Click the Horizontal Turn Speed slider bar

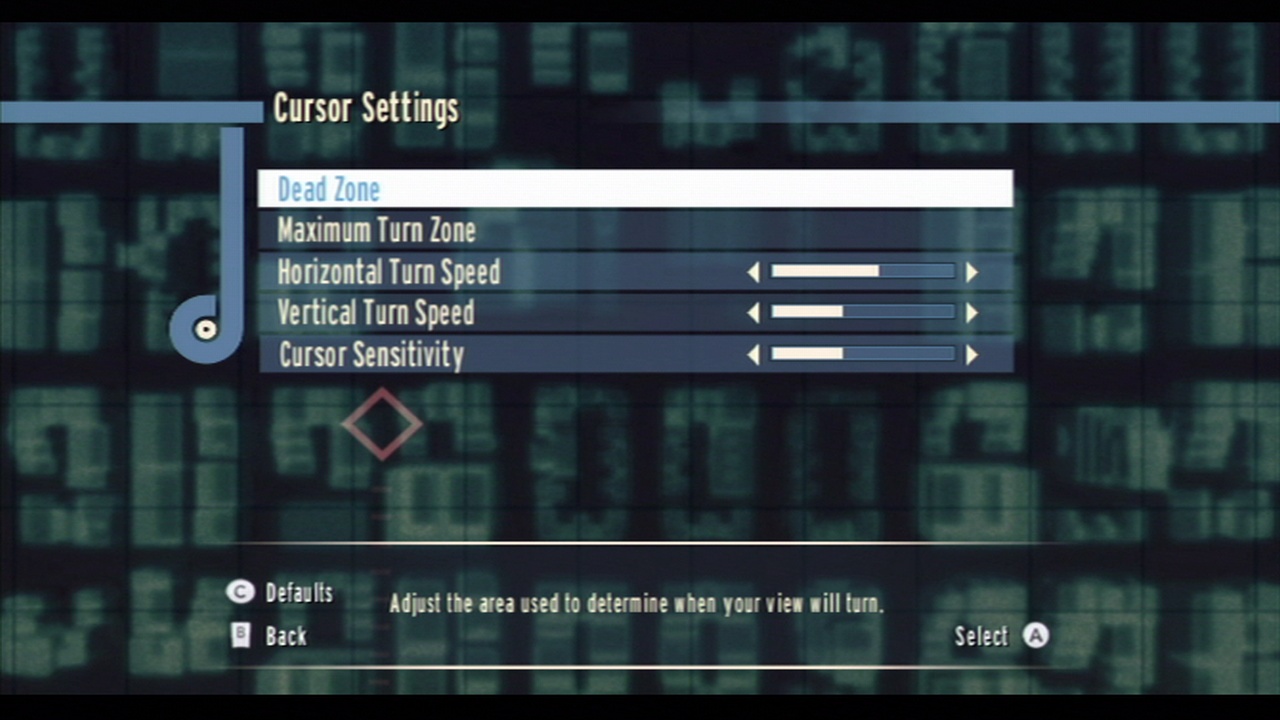click(x=862, y=271)
